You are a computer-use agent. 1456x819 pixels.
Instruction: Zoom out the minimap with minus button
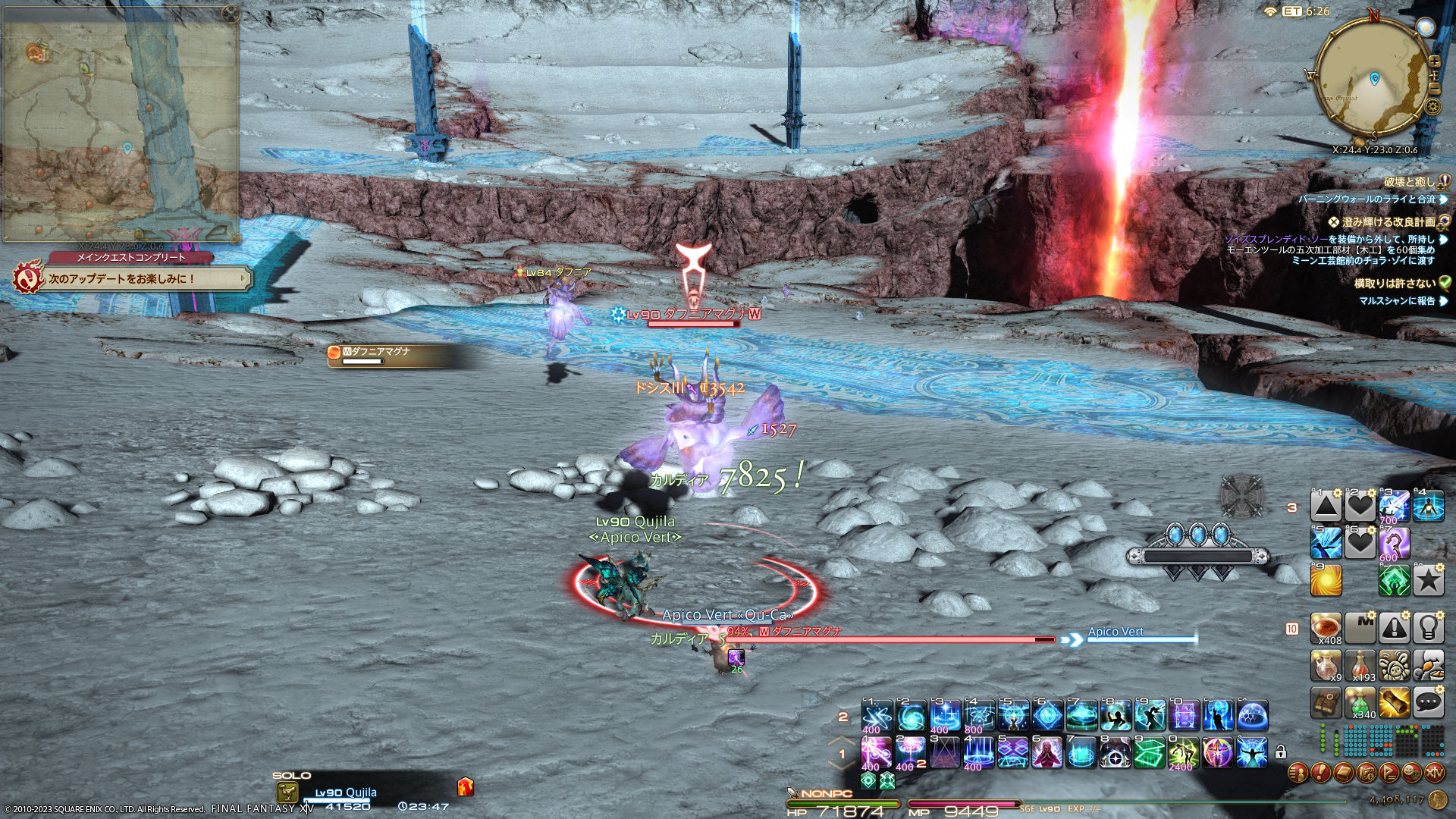1434,89
